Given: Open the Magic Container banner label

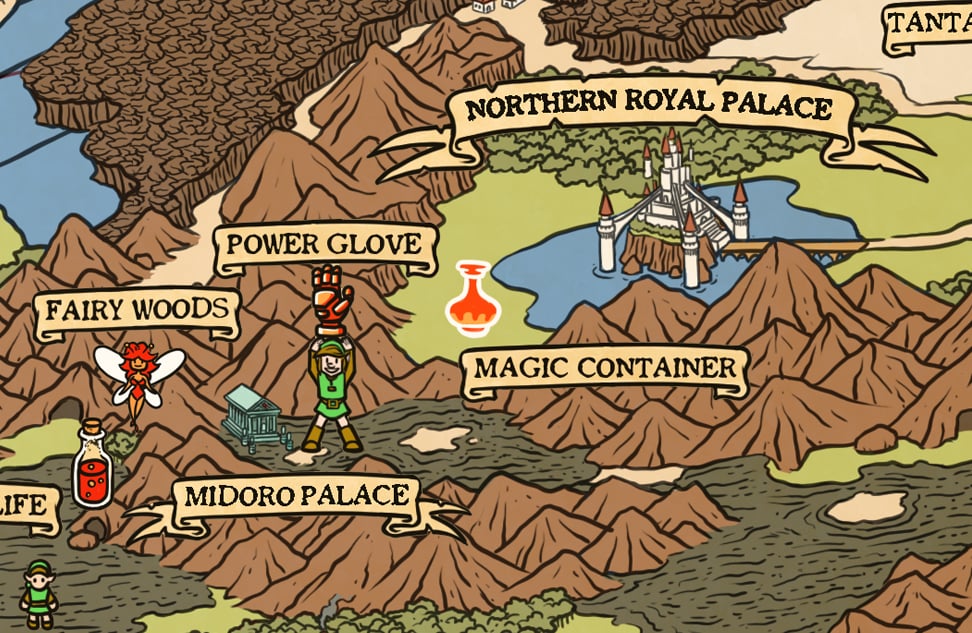Looking at the screenshot, I should (x=604, y=369).
